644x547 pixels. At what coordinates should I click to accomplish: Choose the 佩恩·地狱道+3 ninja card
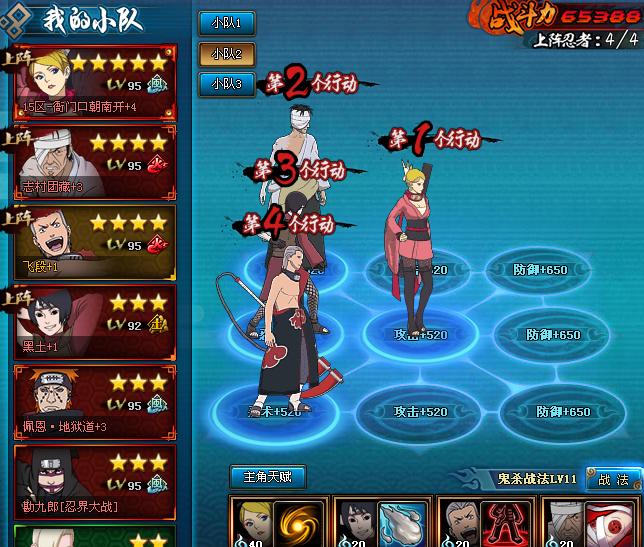pyautogui.click(x=96, y=401)
